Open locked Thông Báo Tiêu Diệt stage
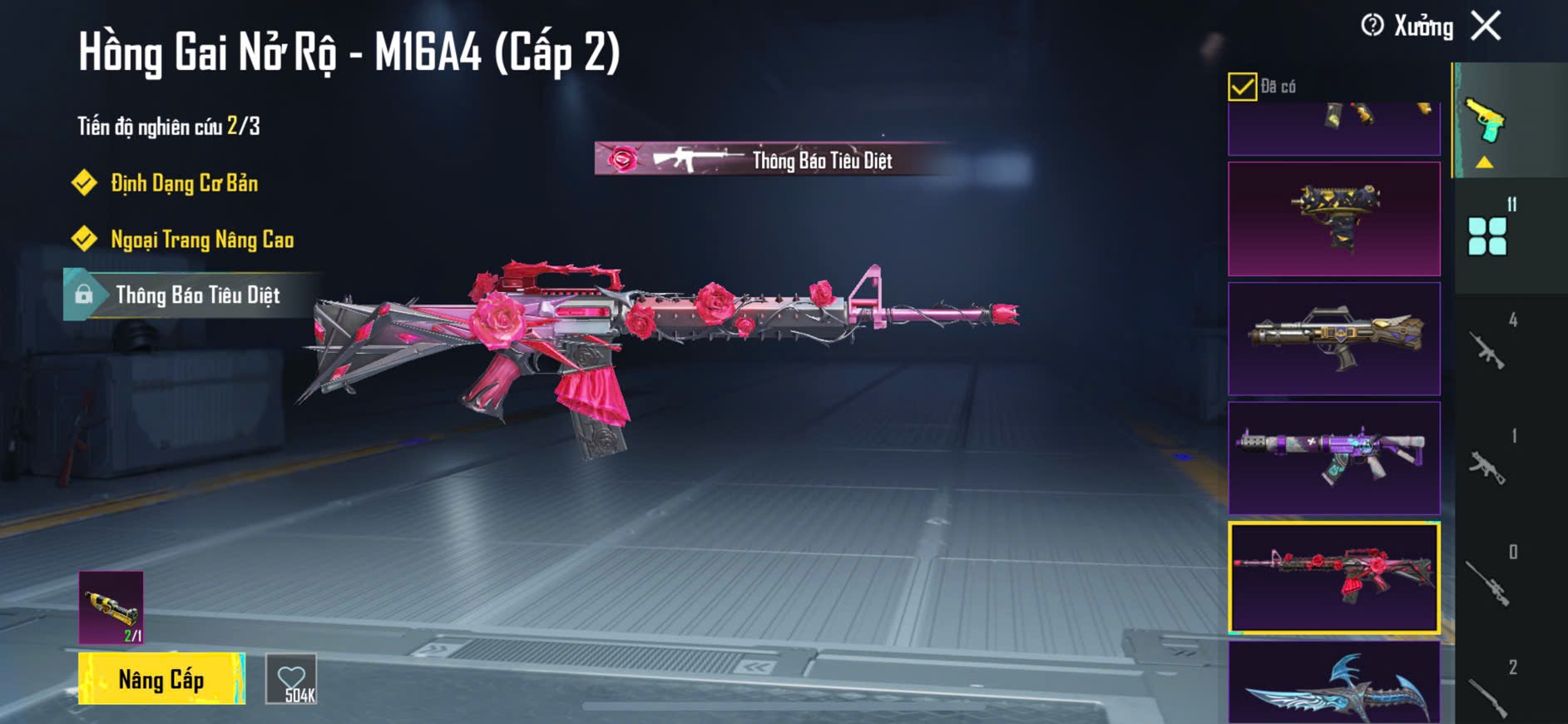1568x724 pixels. [x=197, y=295]
